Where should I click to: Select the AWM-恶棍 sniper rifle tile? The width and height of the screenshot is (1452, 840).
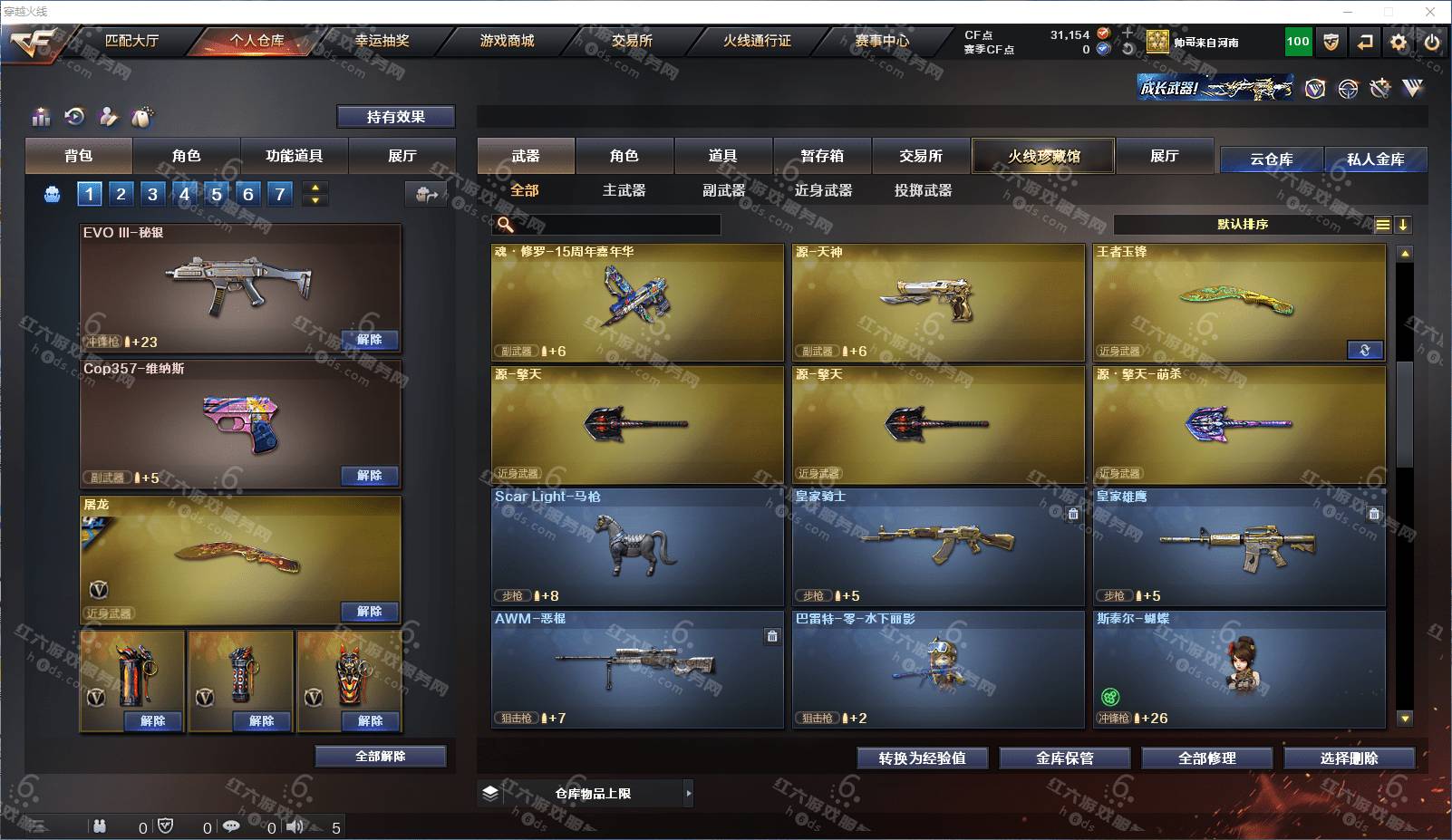click(636, 669)
